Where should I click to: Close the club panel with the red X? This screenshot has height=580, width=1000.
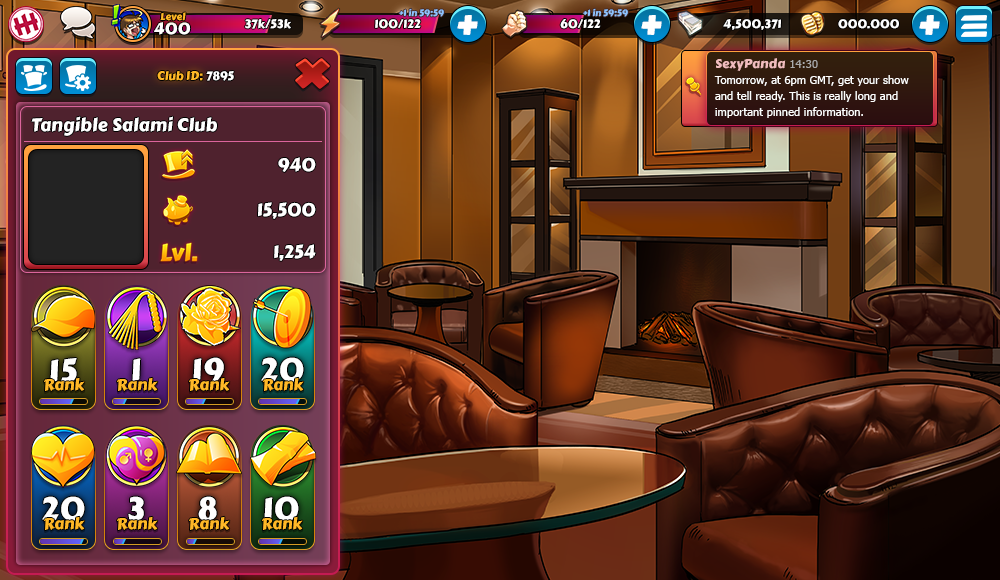tap(312, 73)
